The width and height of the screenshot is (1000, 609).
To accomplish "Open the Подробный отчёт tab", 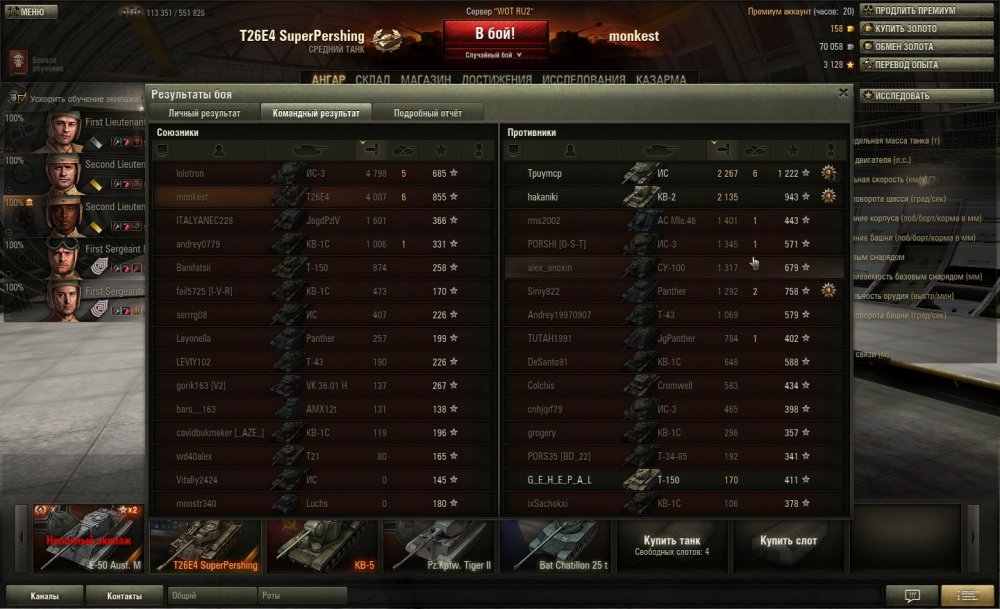I will coord(427,113).
